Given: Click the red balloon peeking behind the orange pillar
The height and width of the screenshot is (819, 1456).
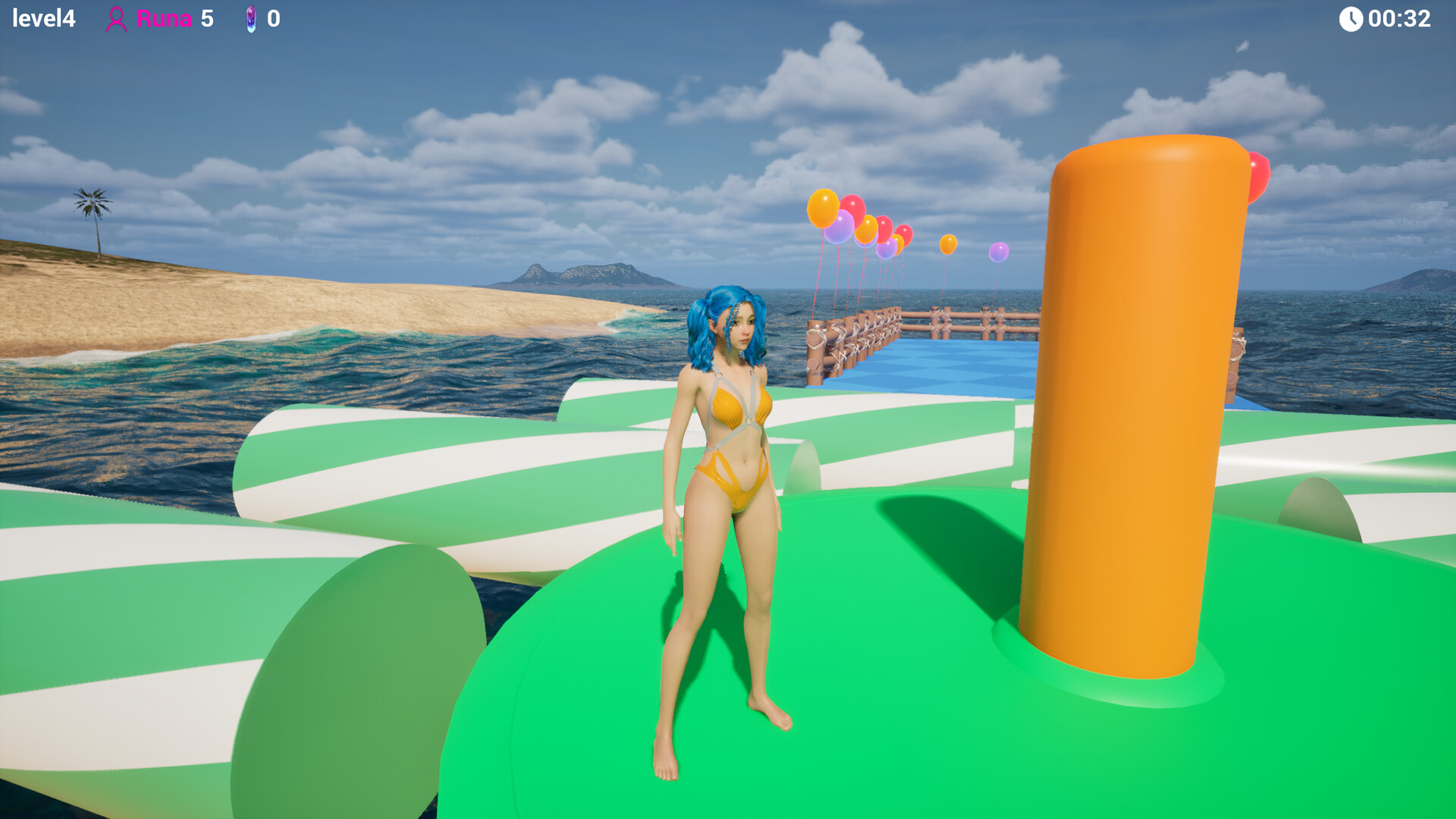Looking at the screenshot, I should tap(1259, 173).
